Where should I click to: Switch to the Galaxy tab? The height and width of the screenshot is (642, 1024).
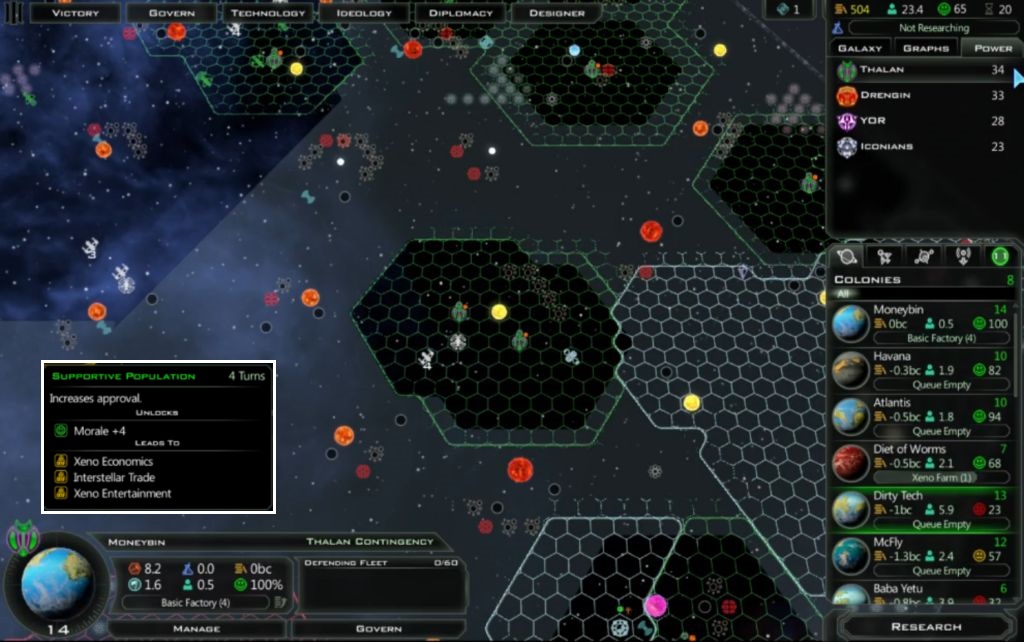pyautogui.click(x=859, y=48)
